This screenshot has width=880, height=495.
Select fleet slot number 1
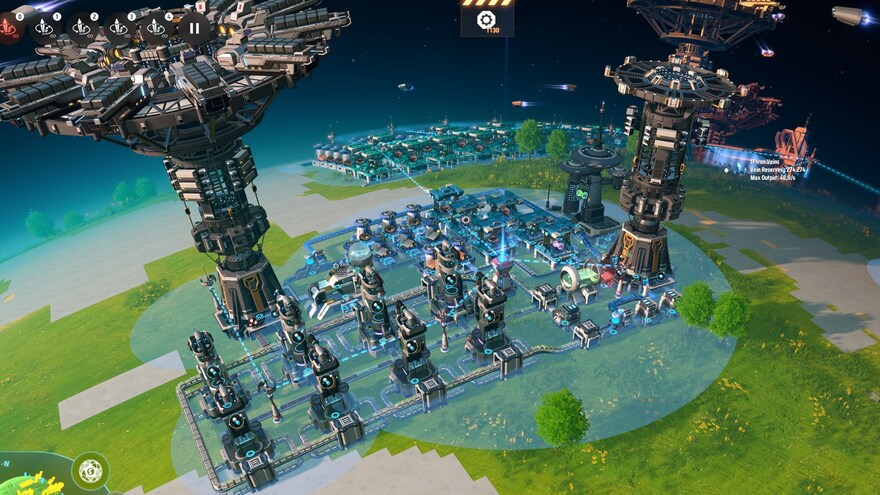(x=44, y=28)
